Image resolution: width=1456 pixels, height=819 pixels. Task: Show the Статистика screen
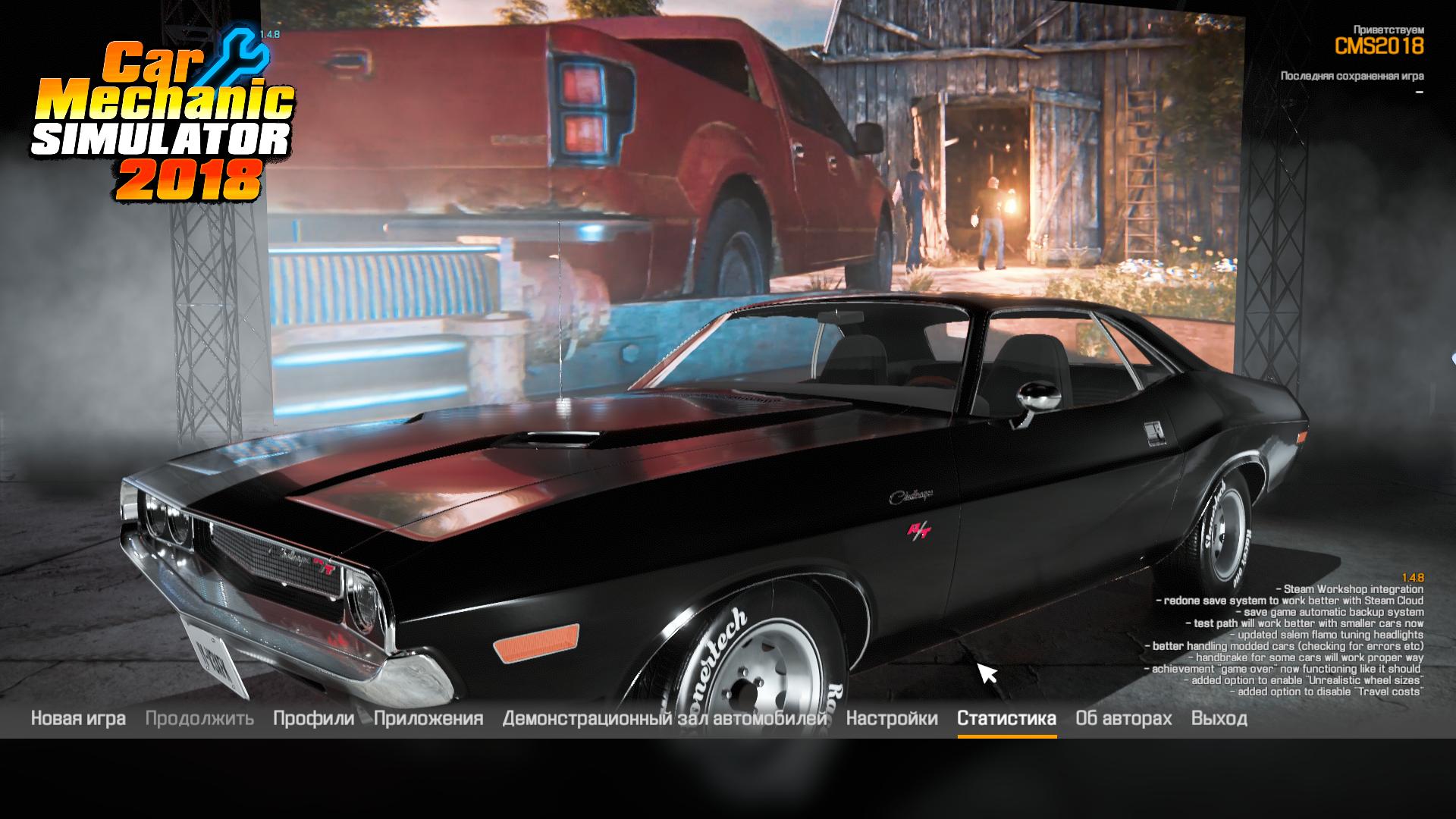point(1006,718)
